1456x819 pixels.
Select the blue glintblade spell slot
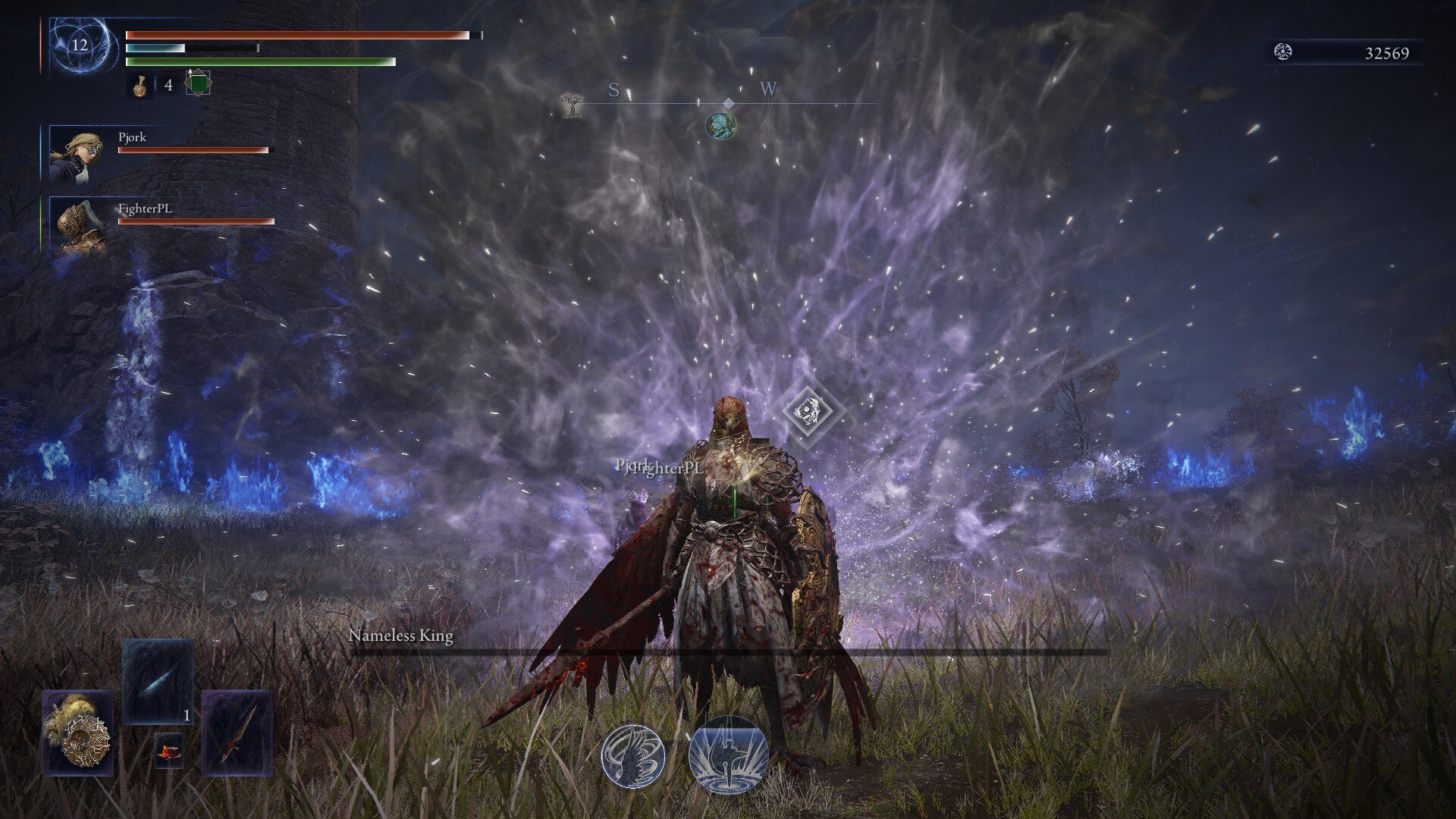pos(158,681)
